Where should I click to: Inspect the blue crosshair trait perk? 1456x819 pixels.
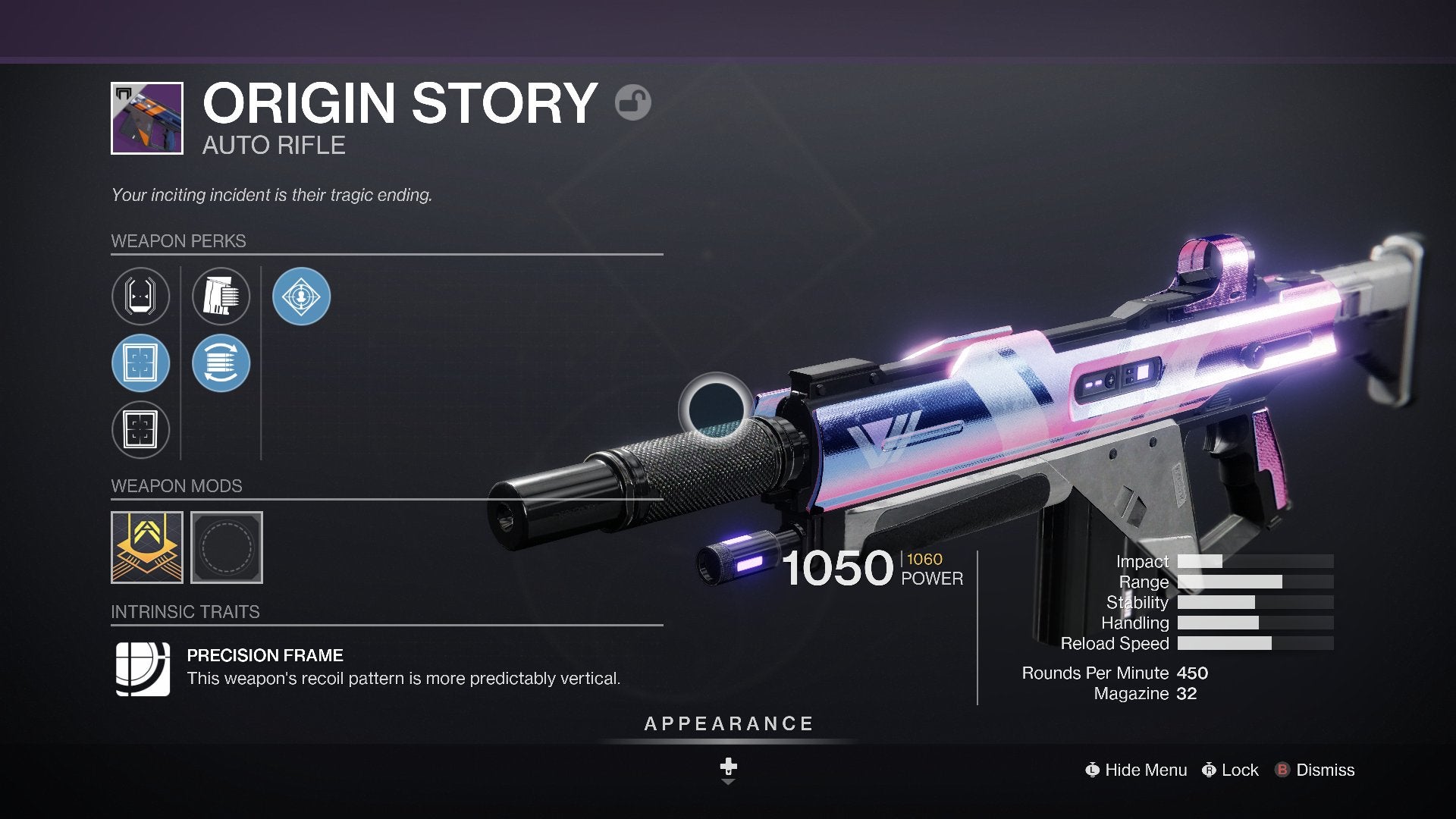click(x=301, y=297)
